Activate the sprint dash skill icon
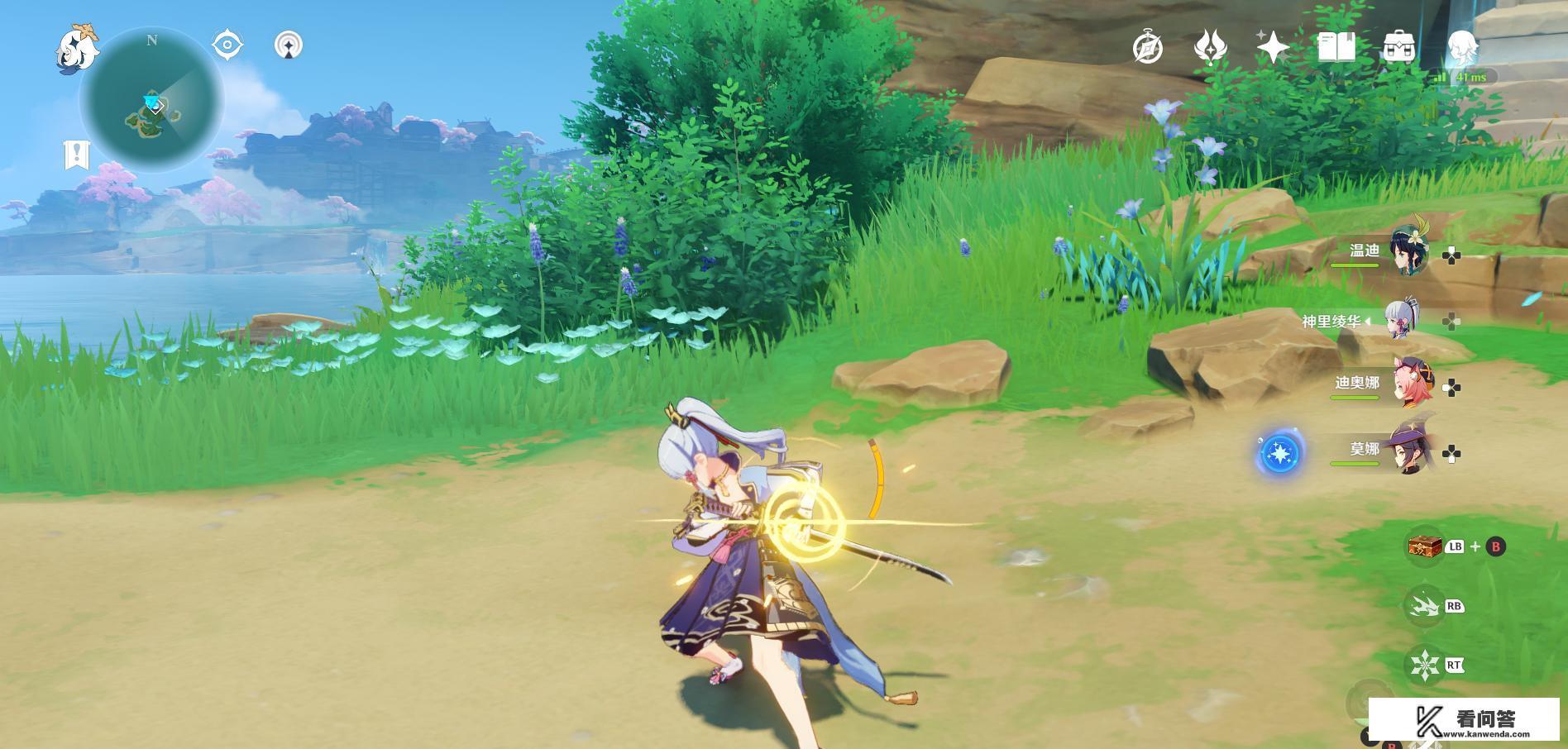1568x749 pixels. click(1424, 606)
